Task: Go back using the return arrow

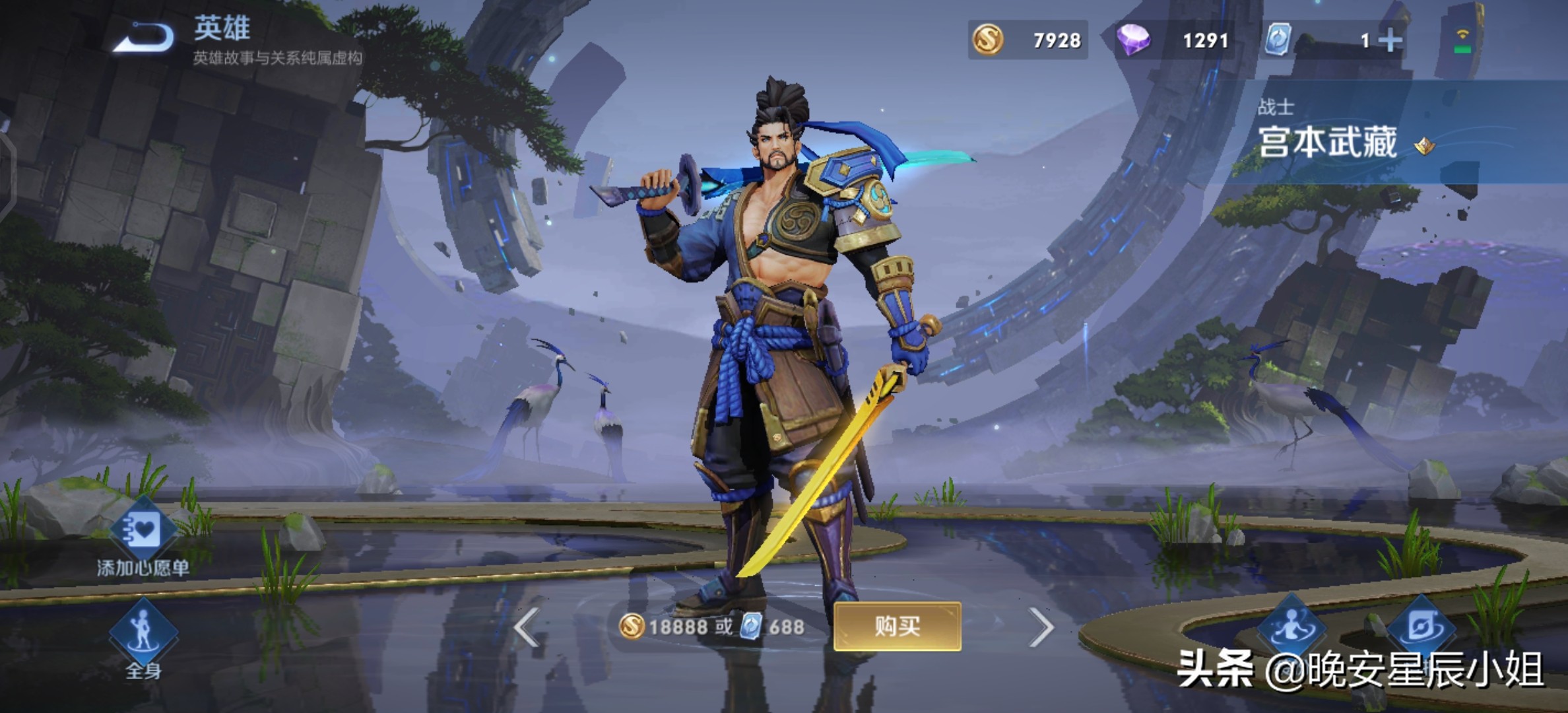Action: pos(144,38)
